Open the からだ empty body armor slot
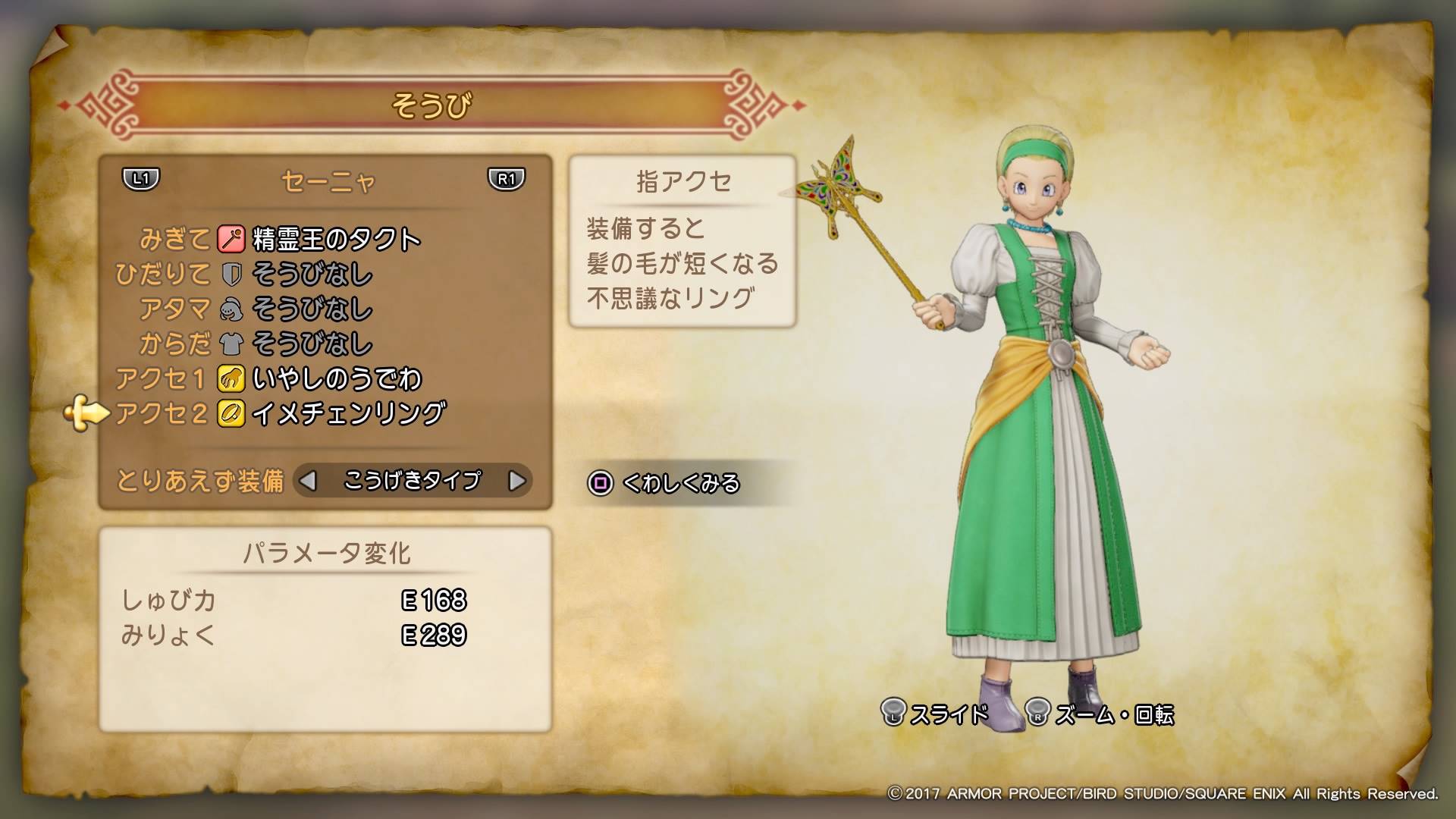1456x819 pixels. pyautogui.click(x=311, y=344)
